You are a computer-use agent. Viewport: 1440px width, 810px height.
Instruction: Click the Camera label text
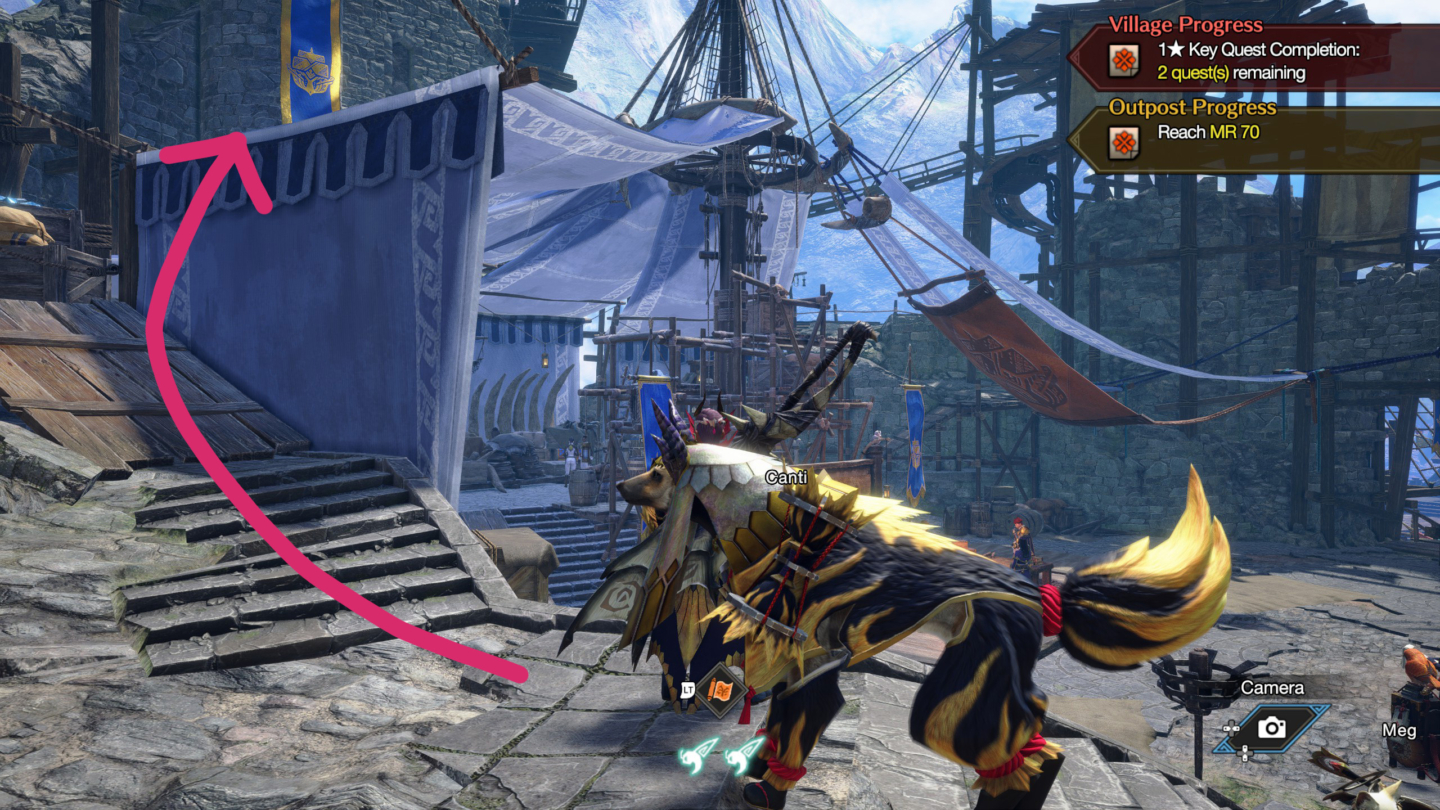(1272, 688)
